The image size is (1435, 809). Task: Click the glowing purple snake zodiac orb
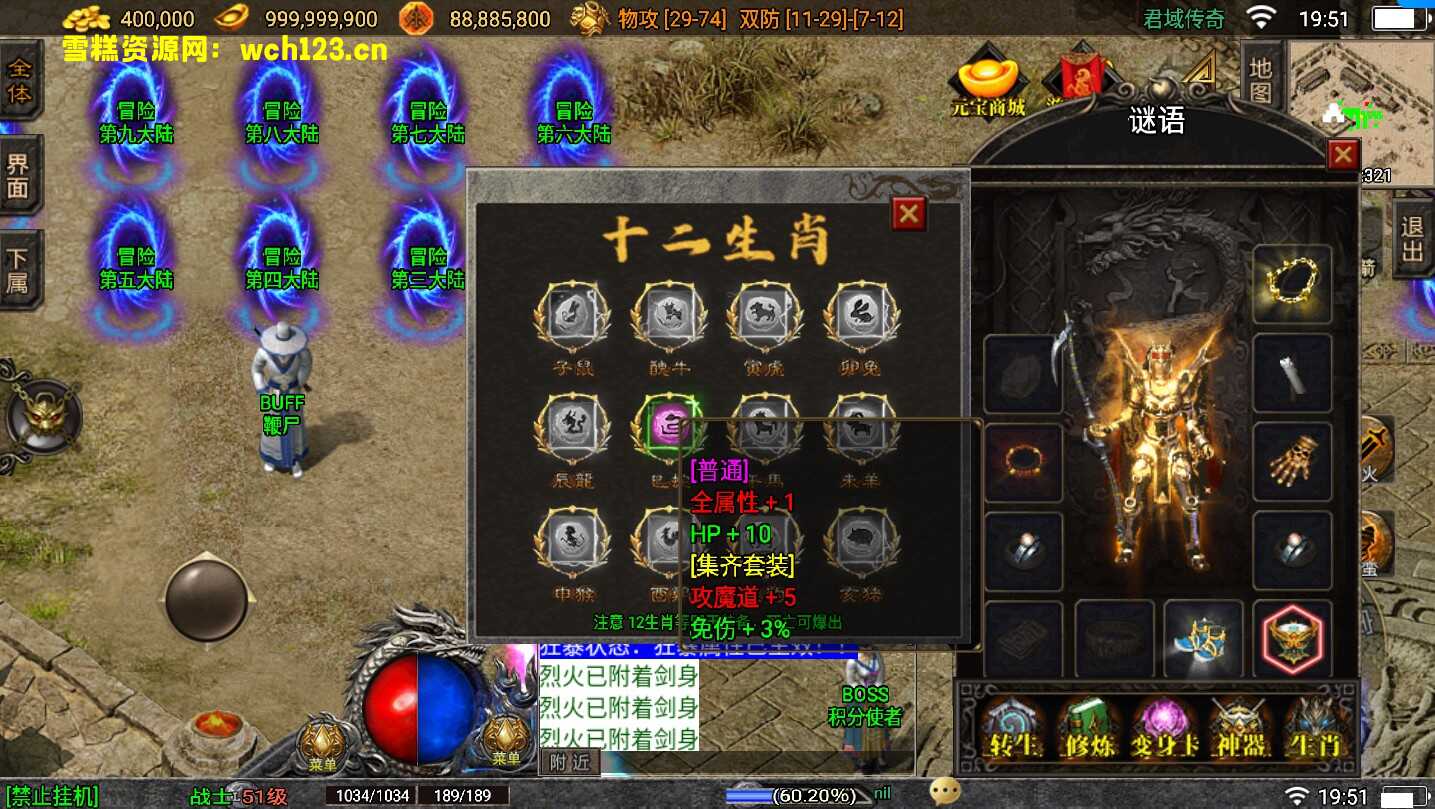point(667,428)
